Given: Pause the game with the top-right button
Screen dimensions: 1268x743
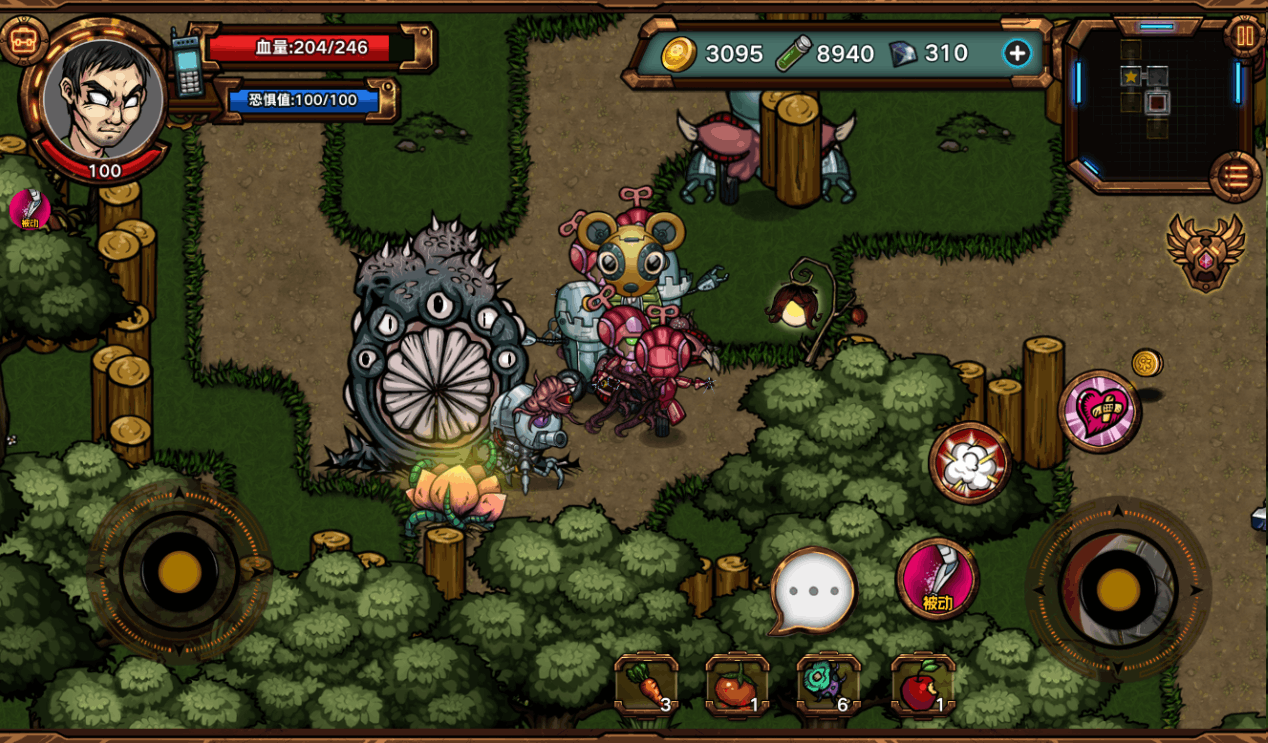Looking at the screenshot, I should click(1245, 37).
